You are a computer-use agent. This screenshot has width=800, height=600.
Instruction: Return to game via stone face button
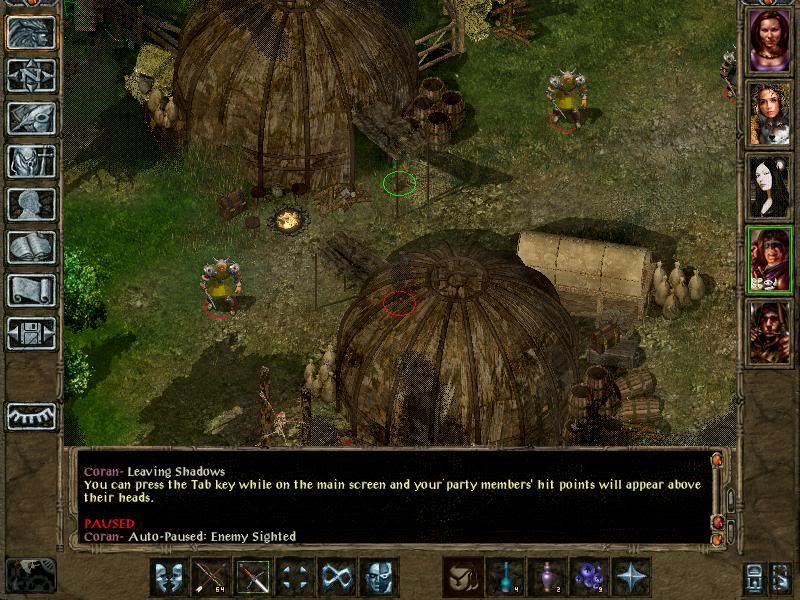[x=31, y=32]
